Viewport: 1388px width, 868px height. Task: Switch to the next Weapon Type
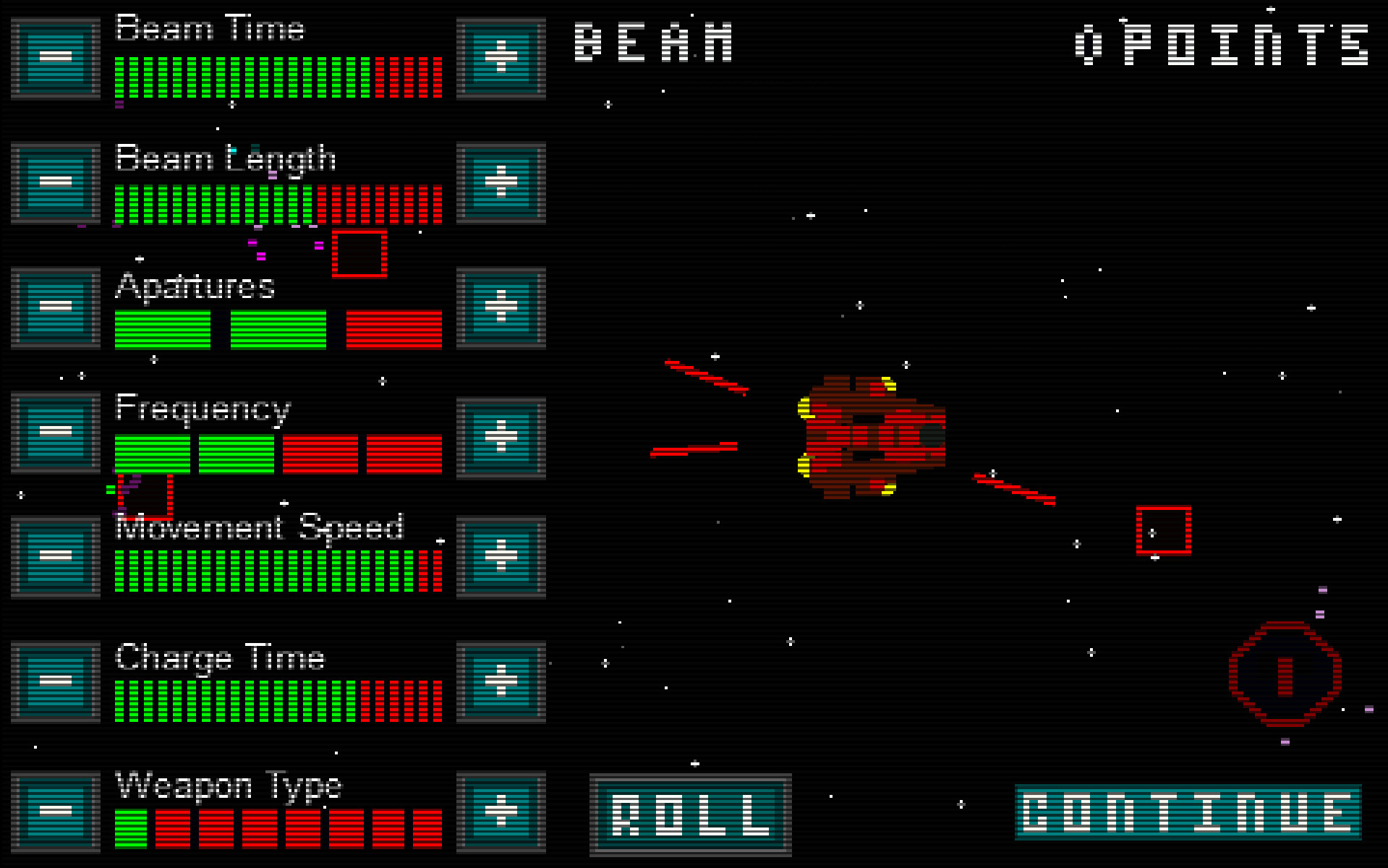[501, 810]
